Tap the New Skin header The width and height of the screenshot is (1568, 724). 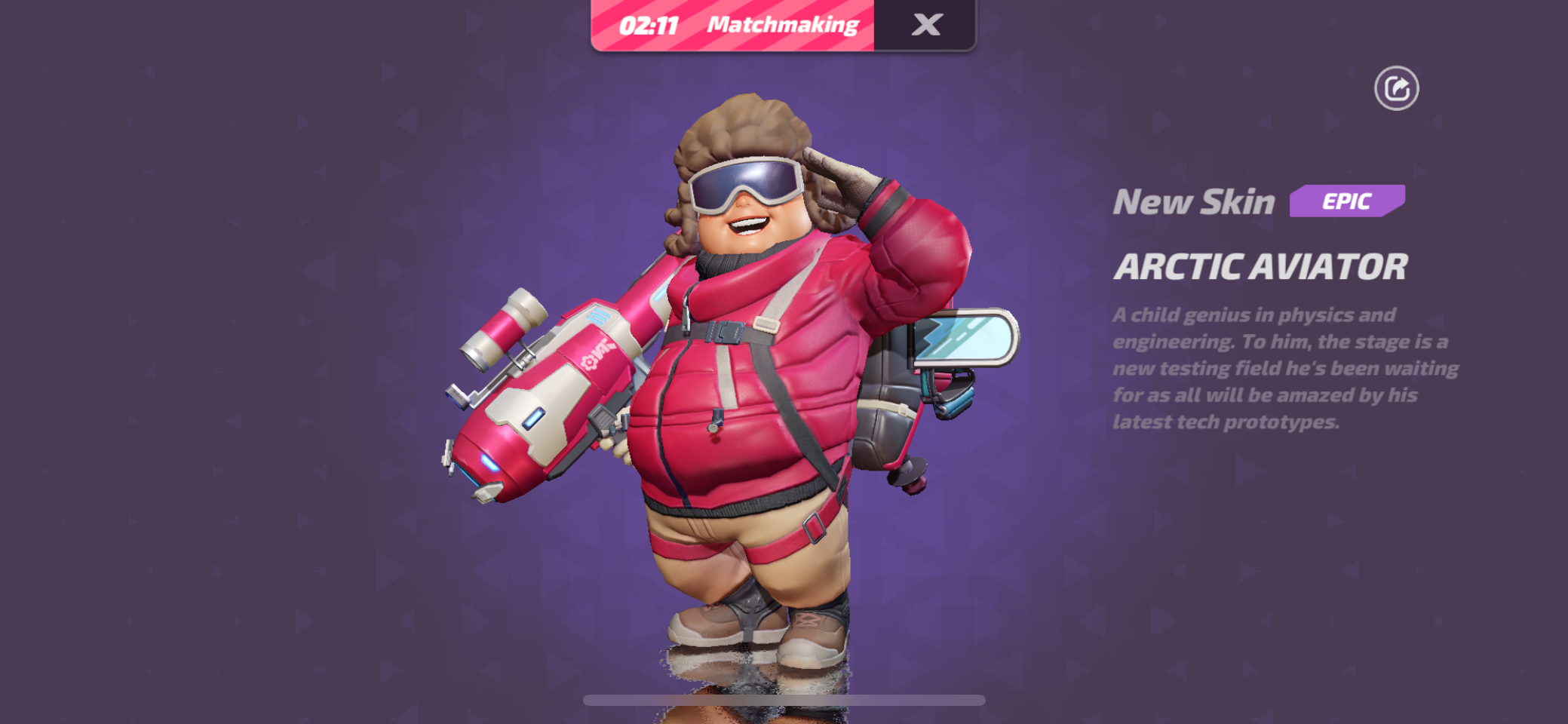tap(1194, 201)
